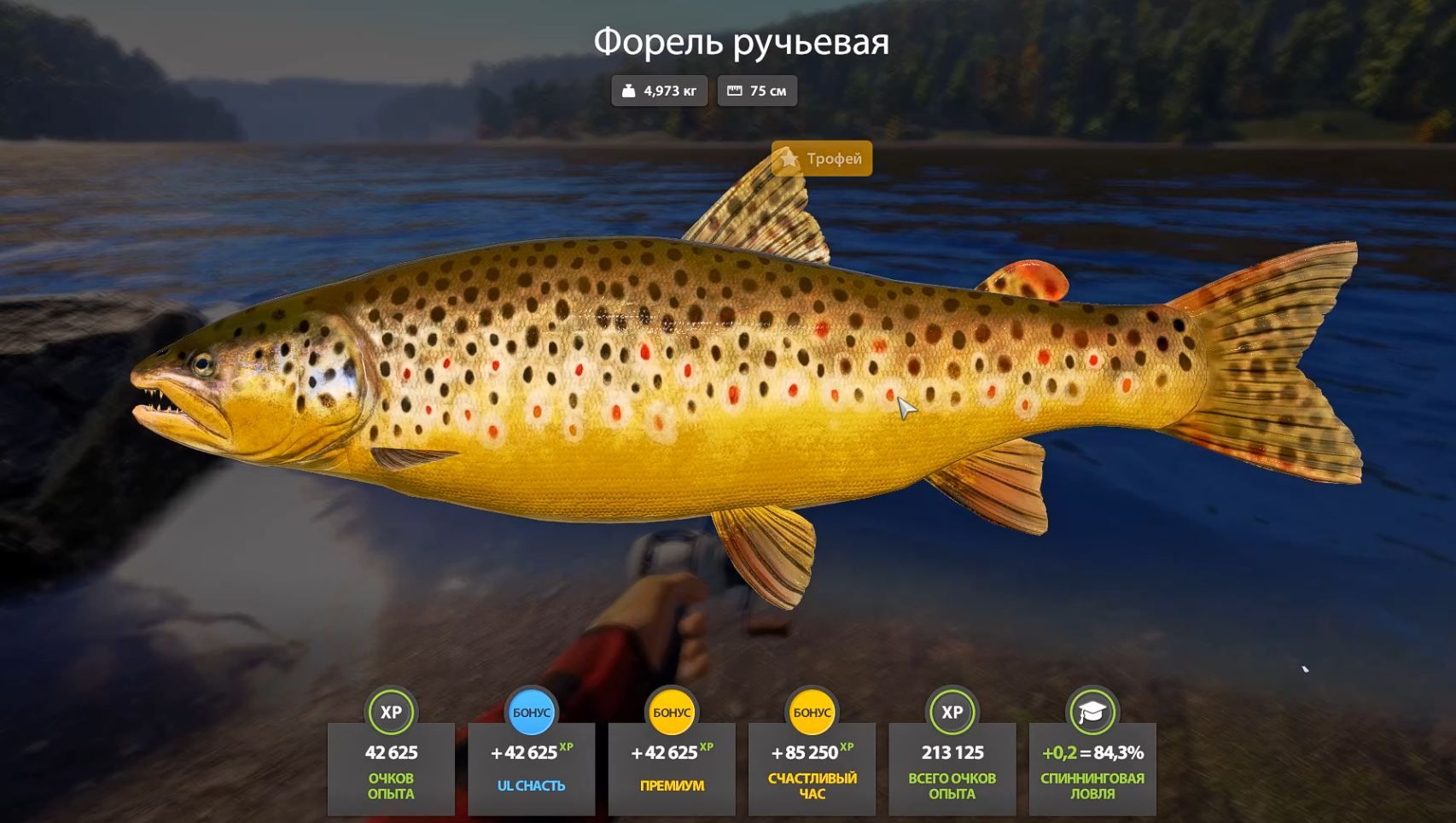Click the XP badge above 213 125

(952, 710)
